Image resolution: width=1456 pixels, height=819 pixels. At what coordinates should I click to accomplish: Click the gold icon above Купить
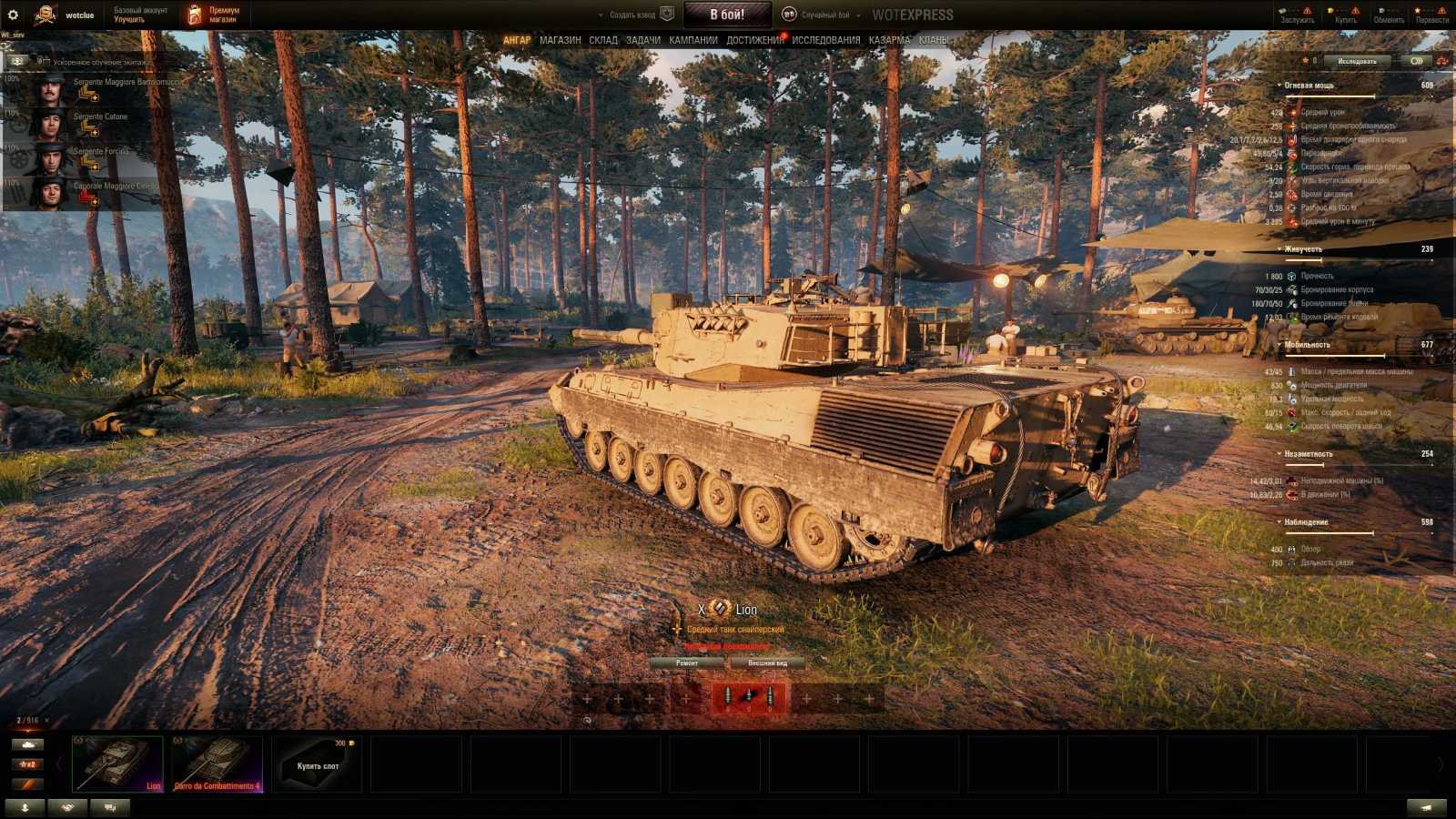click(x=1330, y=11)
